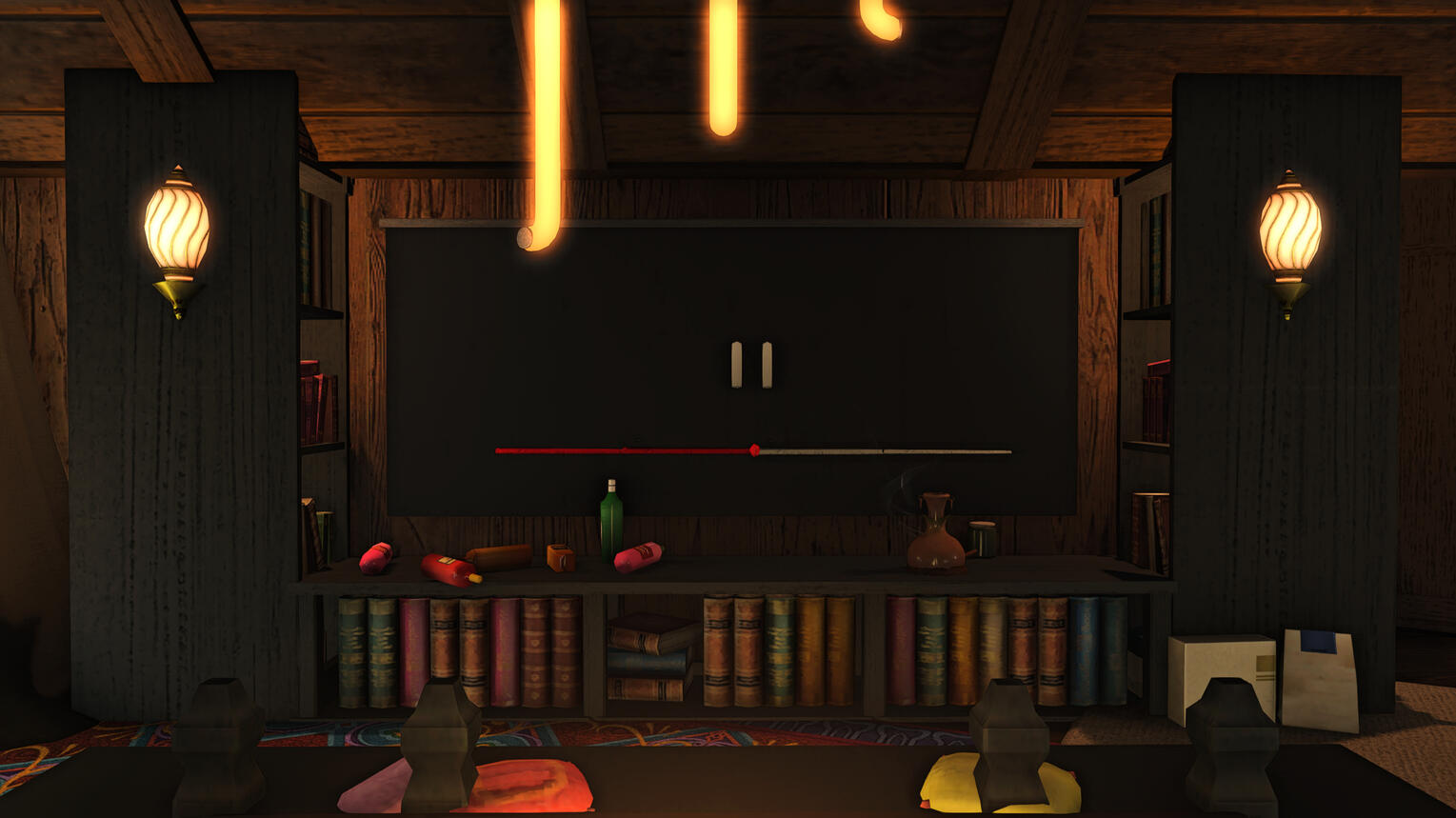
Task: Click the pause button on the video screen
Action: [751, 365]
